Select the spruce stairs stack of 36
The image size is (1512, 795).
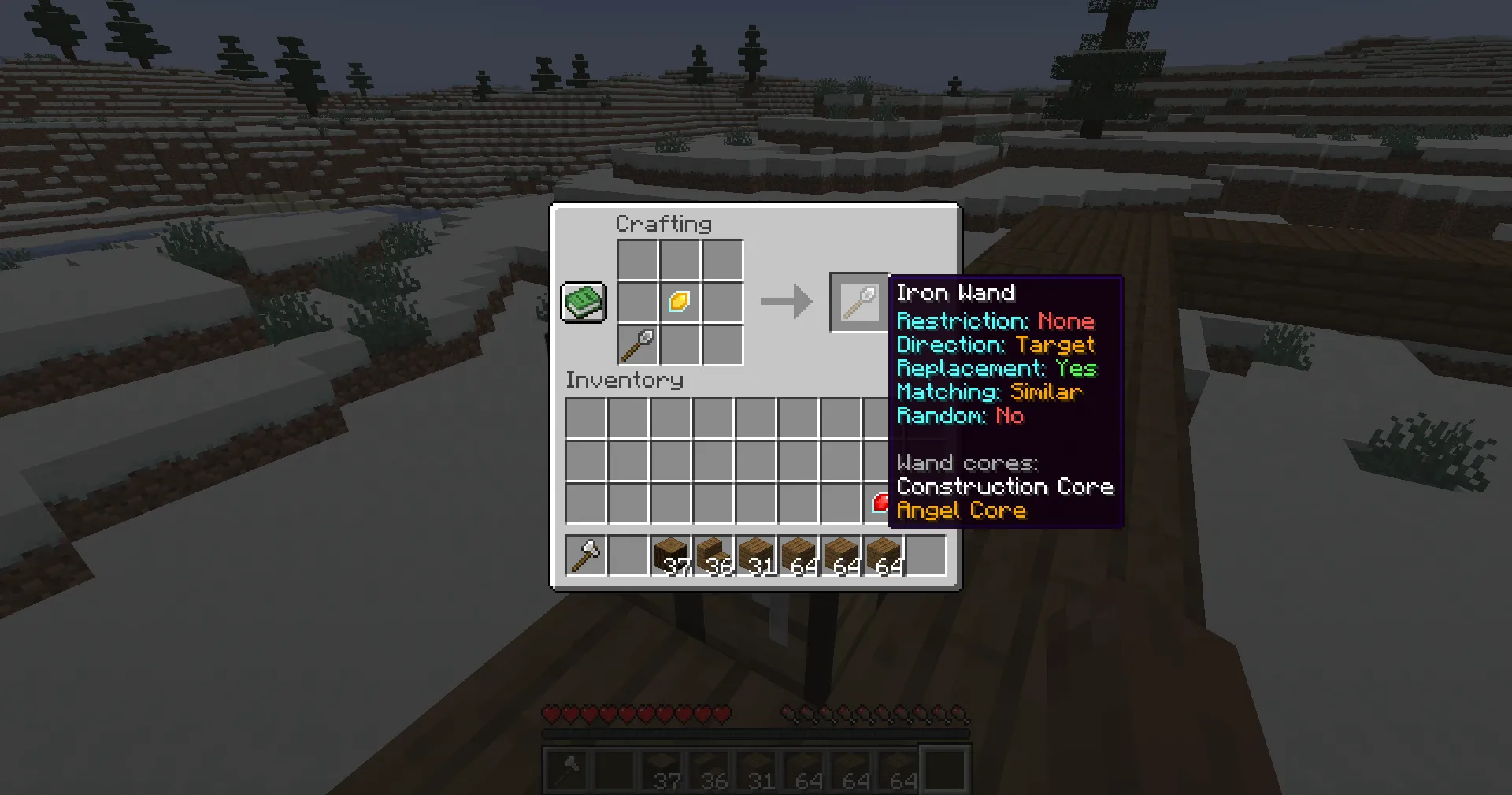pos(713,555)
